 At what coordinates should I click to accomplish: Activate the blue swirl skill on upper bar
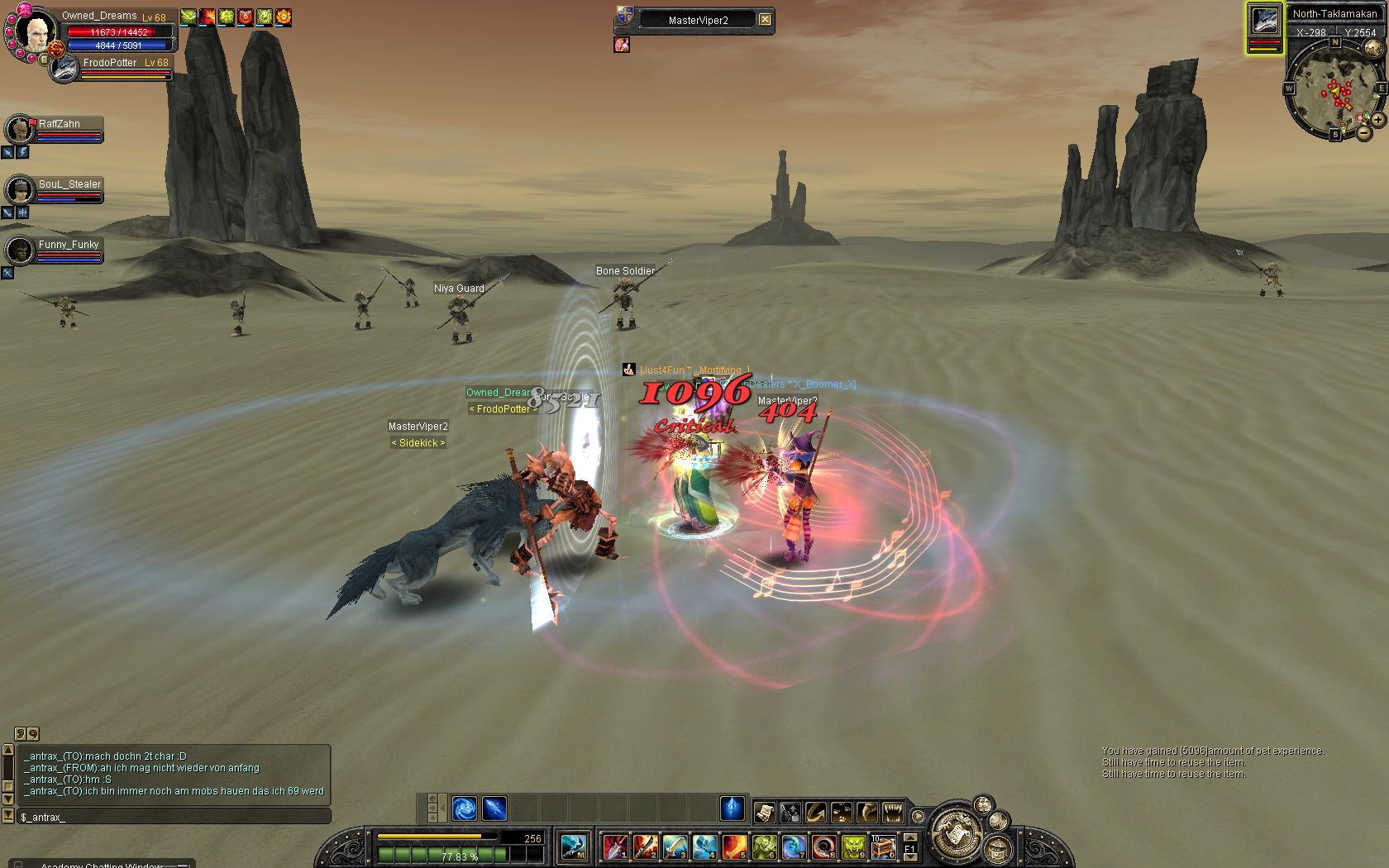(x=465, y=808)
